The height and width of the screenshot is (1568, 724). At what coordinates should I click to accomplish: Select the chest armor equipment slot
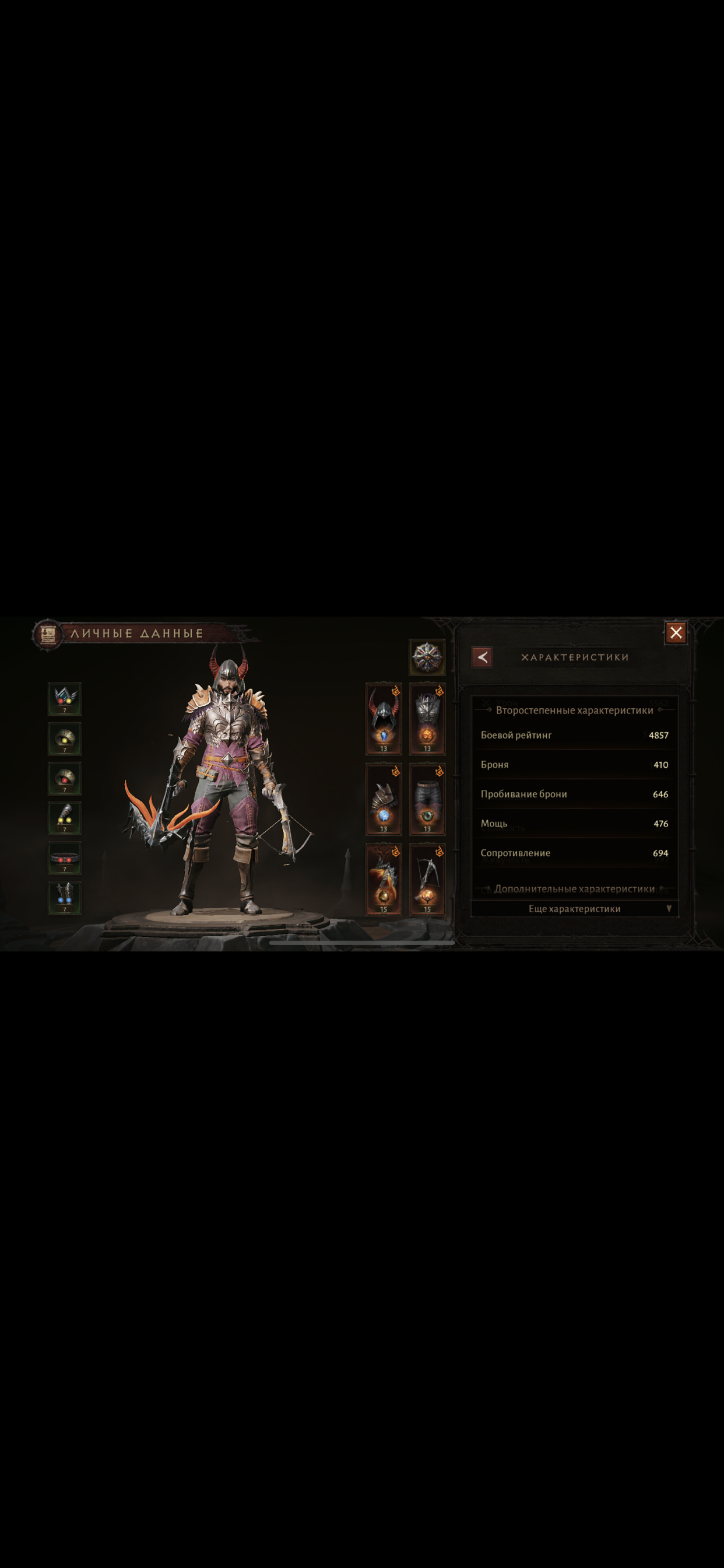tap(427, 719)
